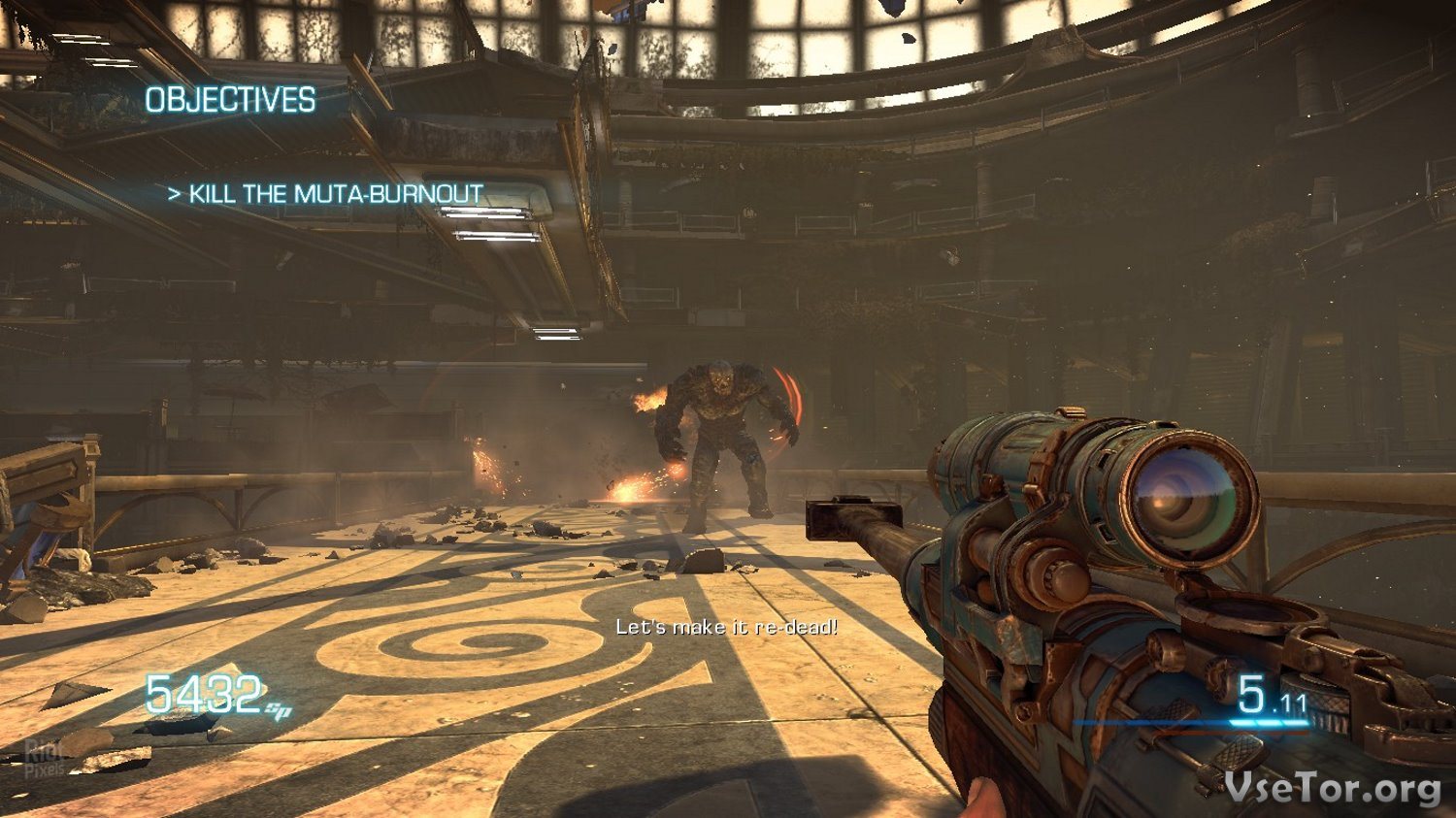
Task: Select the Kill the Muta-Burnout objective
Action: [326, 194]
